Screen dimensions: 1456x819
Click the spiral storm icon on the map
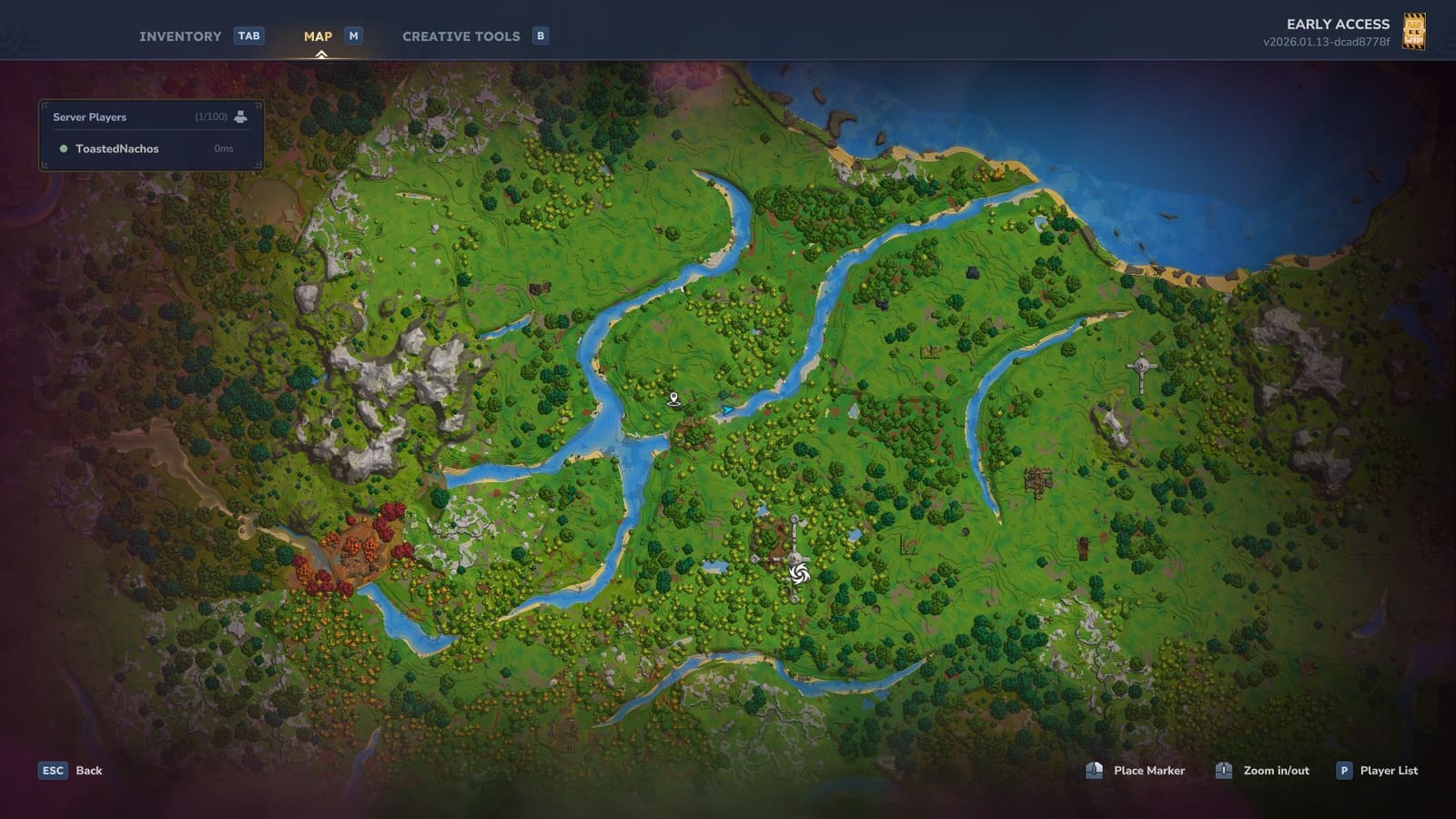799,574
